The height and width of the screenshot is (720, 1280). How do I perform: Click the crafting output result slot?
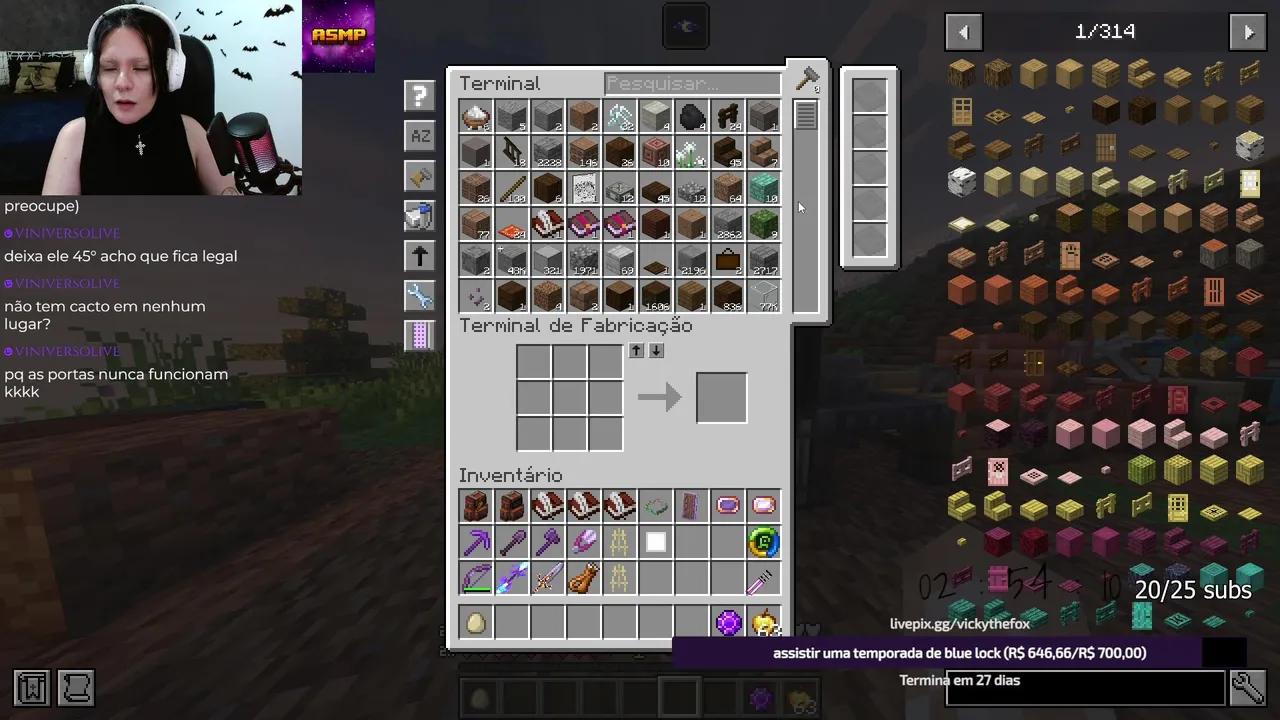[x=721, y=396]
